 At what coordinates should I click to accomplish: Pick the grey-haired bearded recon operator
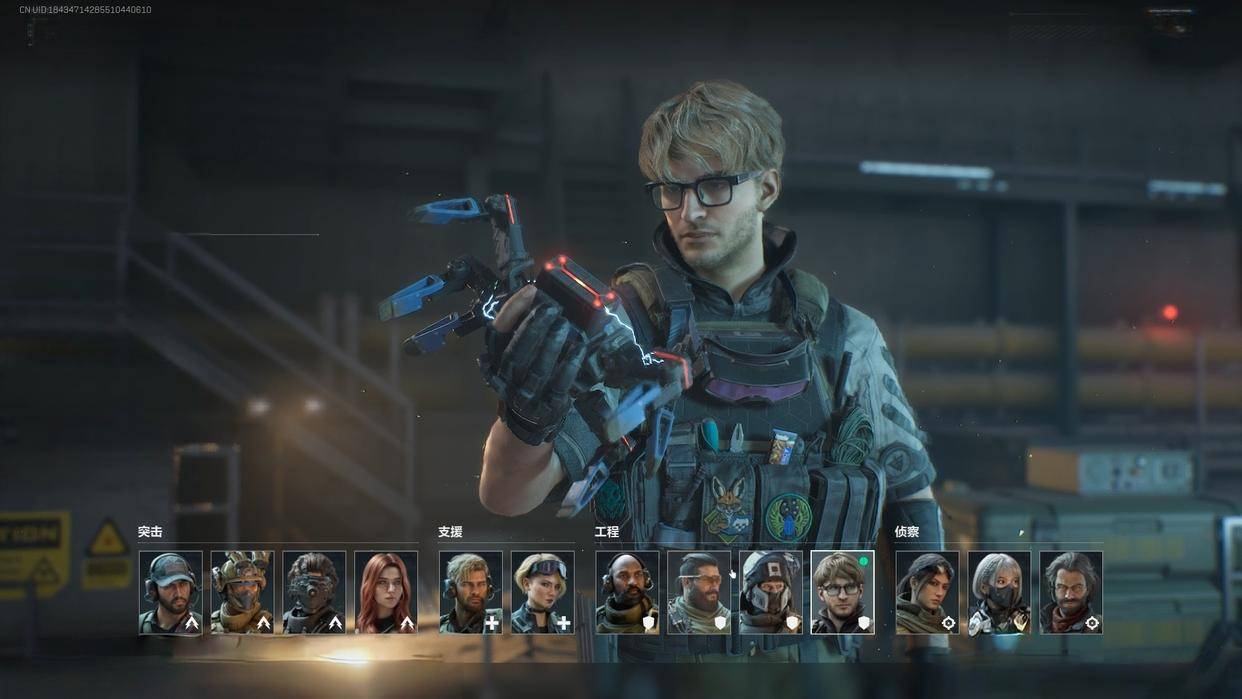point(1071,592)
